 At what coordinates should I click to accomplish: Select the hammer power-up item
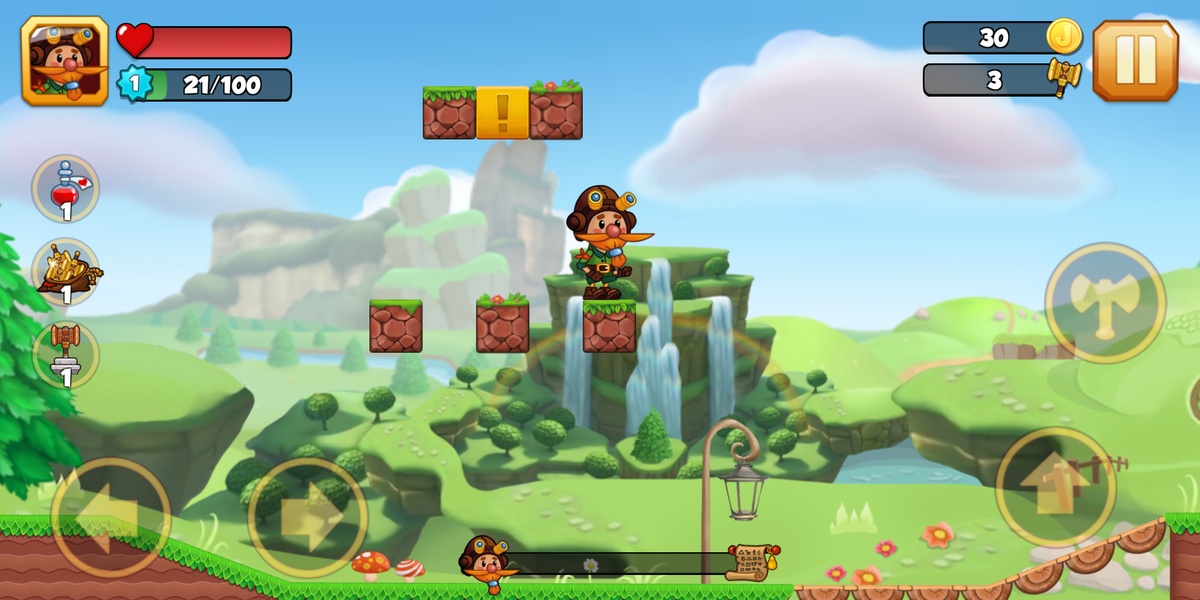click(66, 354)
